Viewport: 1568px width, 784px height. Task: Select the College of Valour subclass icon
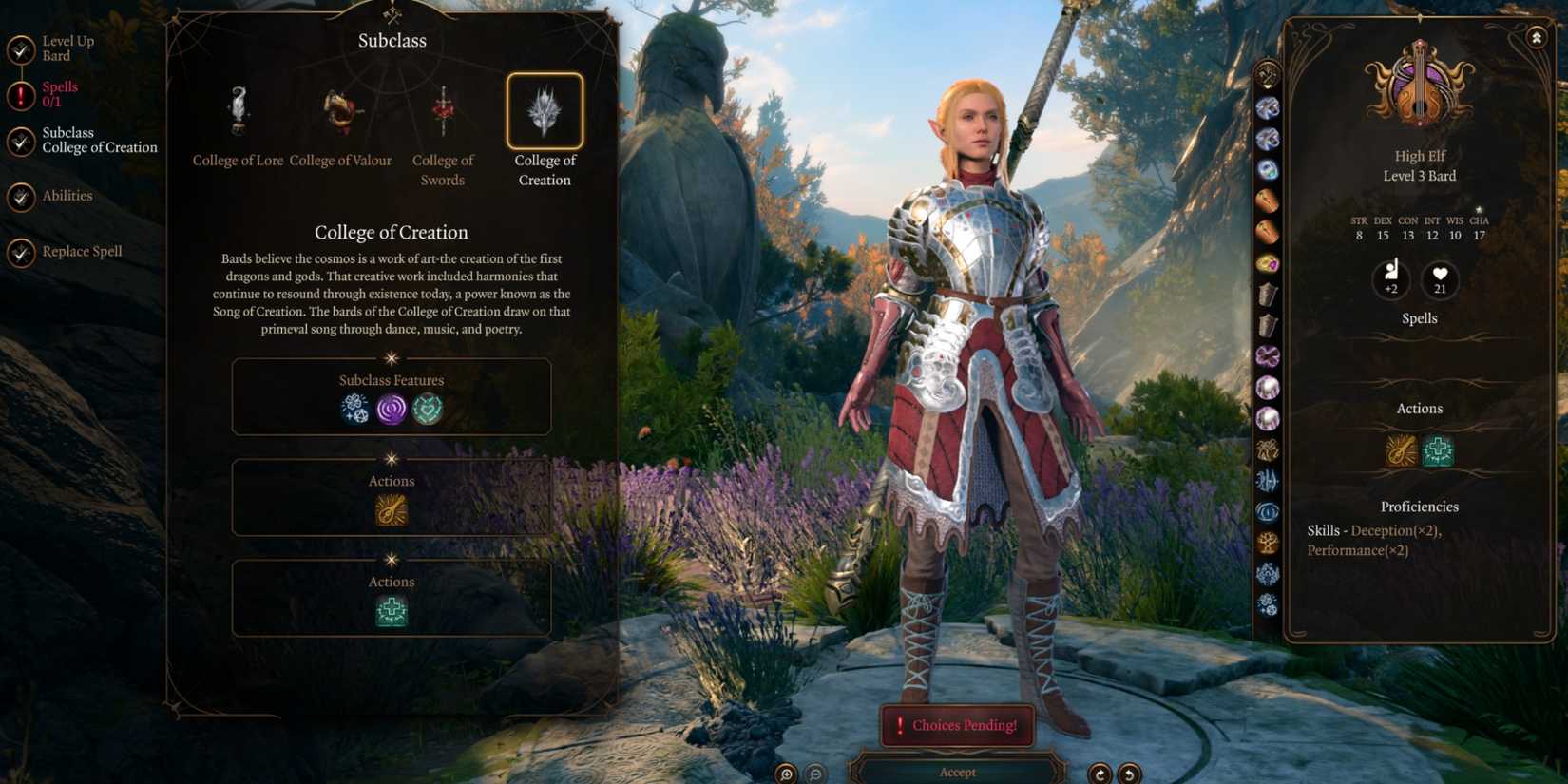[339, 109]
